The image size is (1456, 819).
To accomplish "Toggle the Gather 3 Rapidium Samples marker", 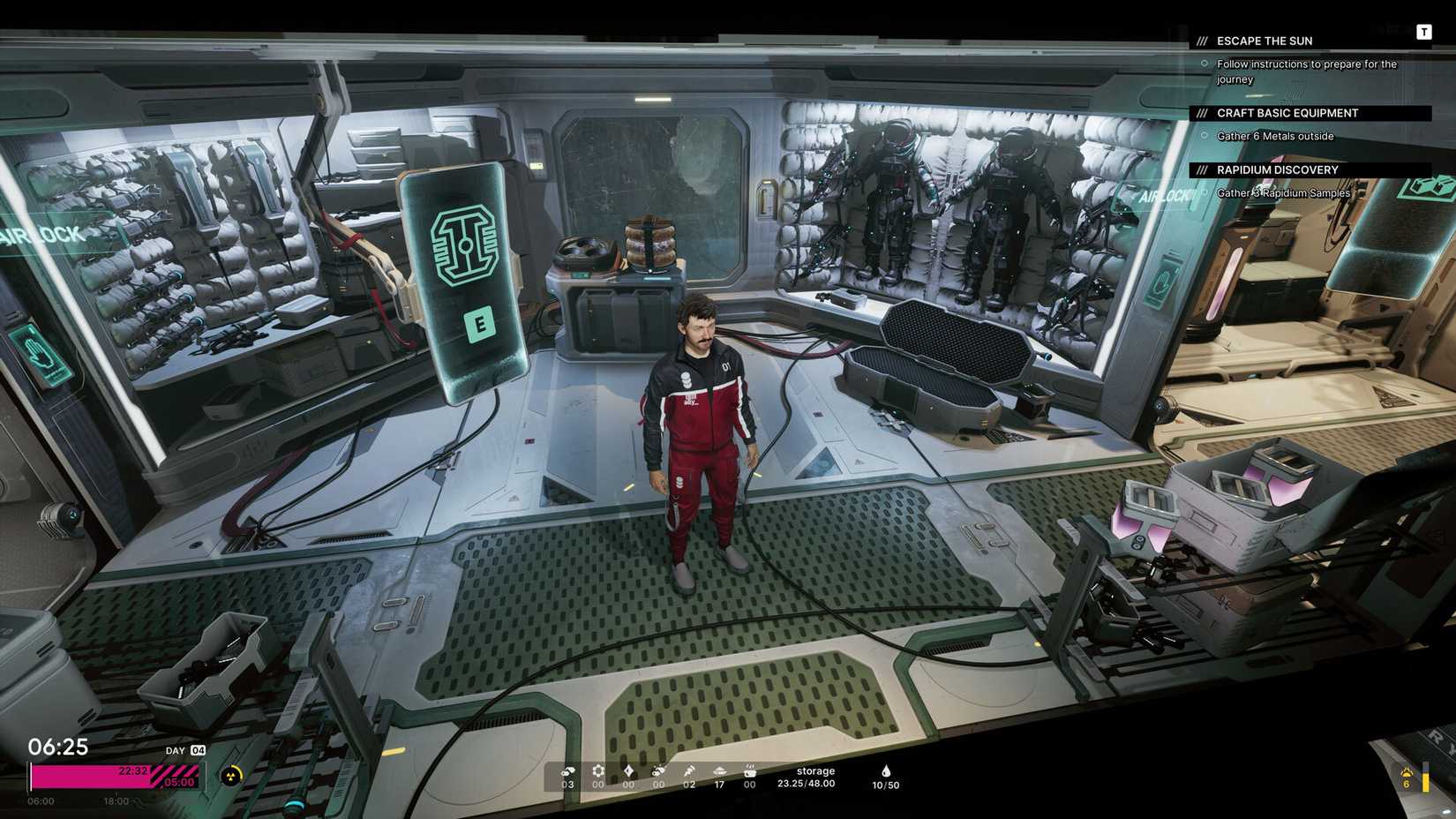I will click(1205, 192).
